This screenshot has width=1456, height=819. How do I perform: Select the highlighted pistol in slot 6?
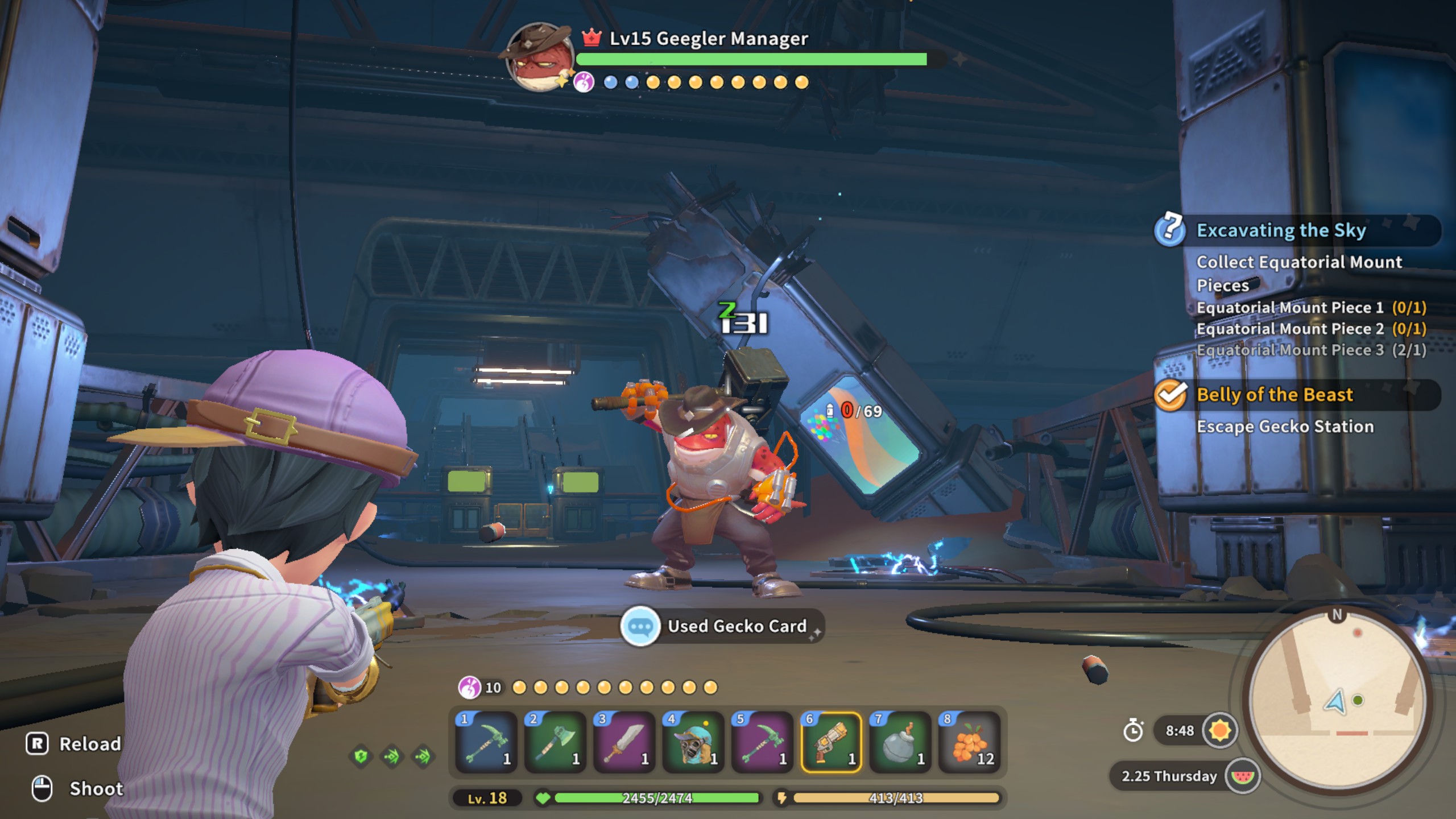point(832,742)
